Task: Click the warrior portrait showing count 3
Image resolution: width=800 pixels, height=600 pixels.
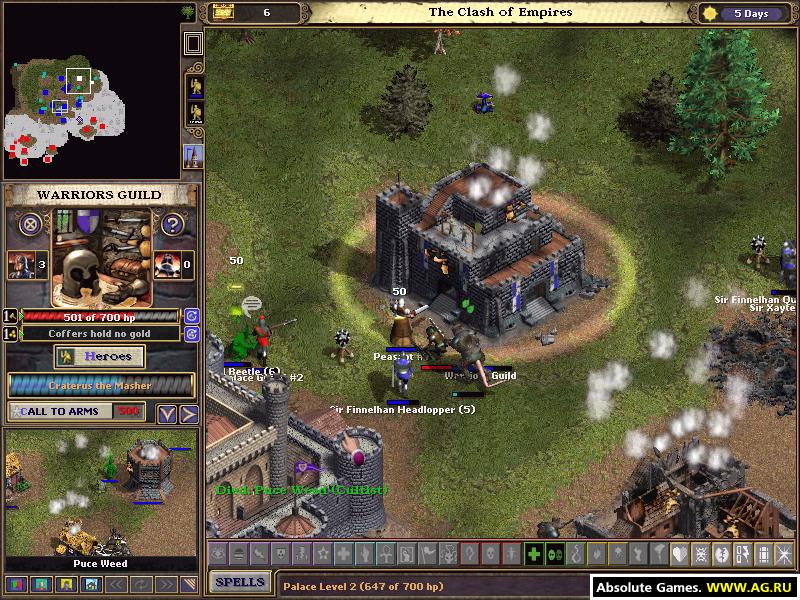Action: coord(18,265)
